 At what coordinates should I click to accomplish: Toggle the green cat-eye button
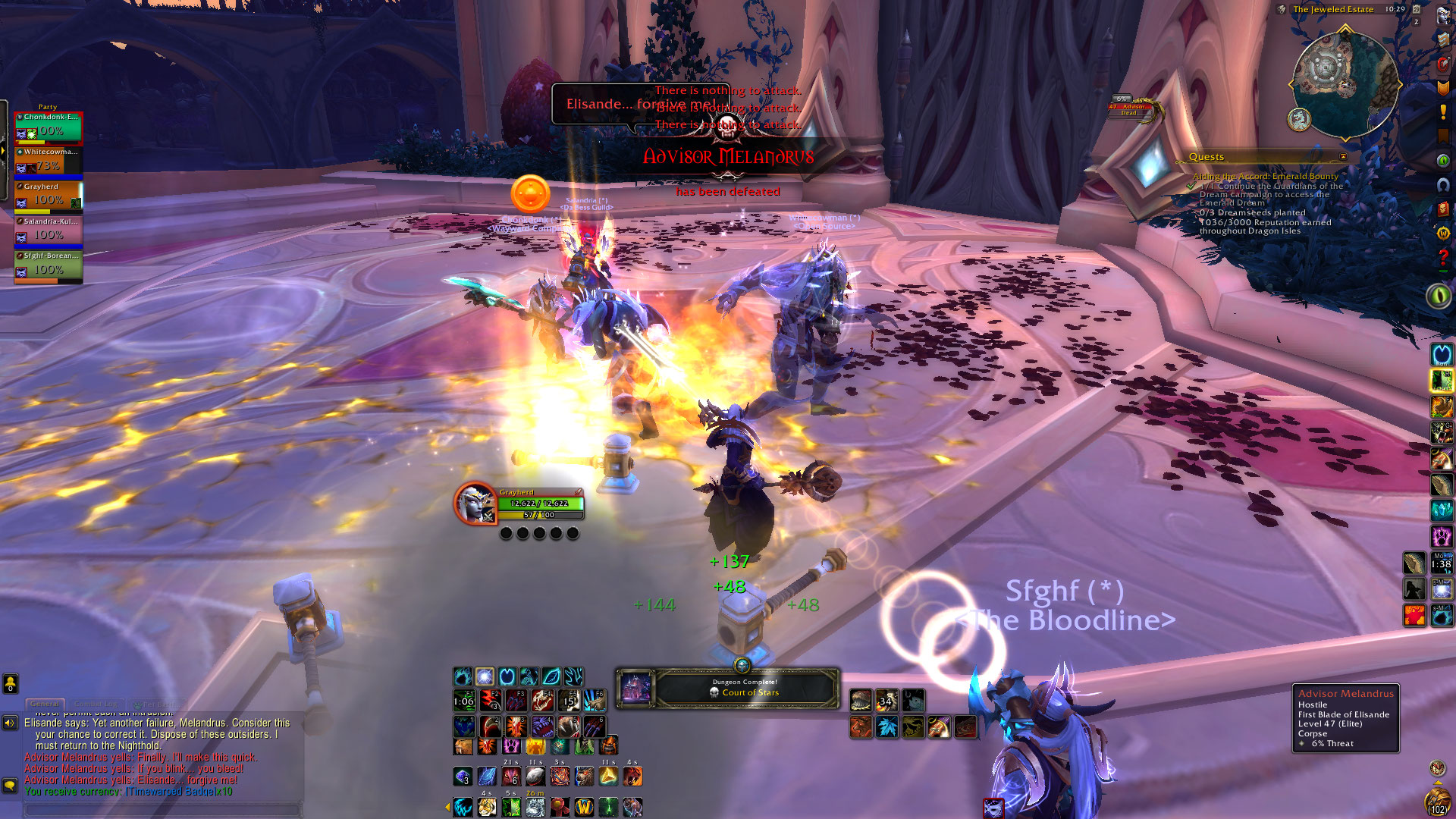pyautogui.click(x=1439, y=296)
